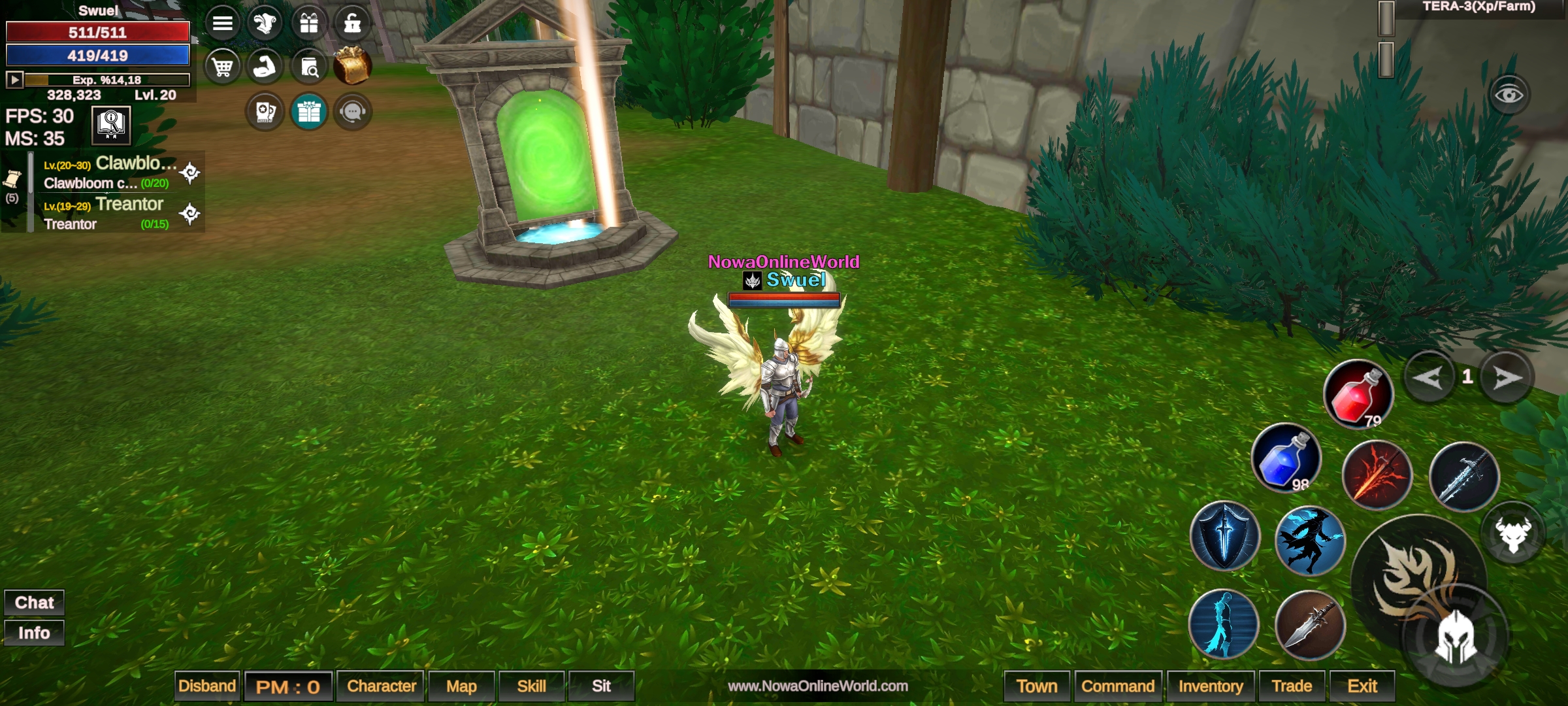Toggle the eye visibility button
Image resolution: width=1568 pixels, height=706 pixels.
click(x=1509, y=95)
